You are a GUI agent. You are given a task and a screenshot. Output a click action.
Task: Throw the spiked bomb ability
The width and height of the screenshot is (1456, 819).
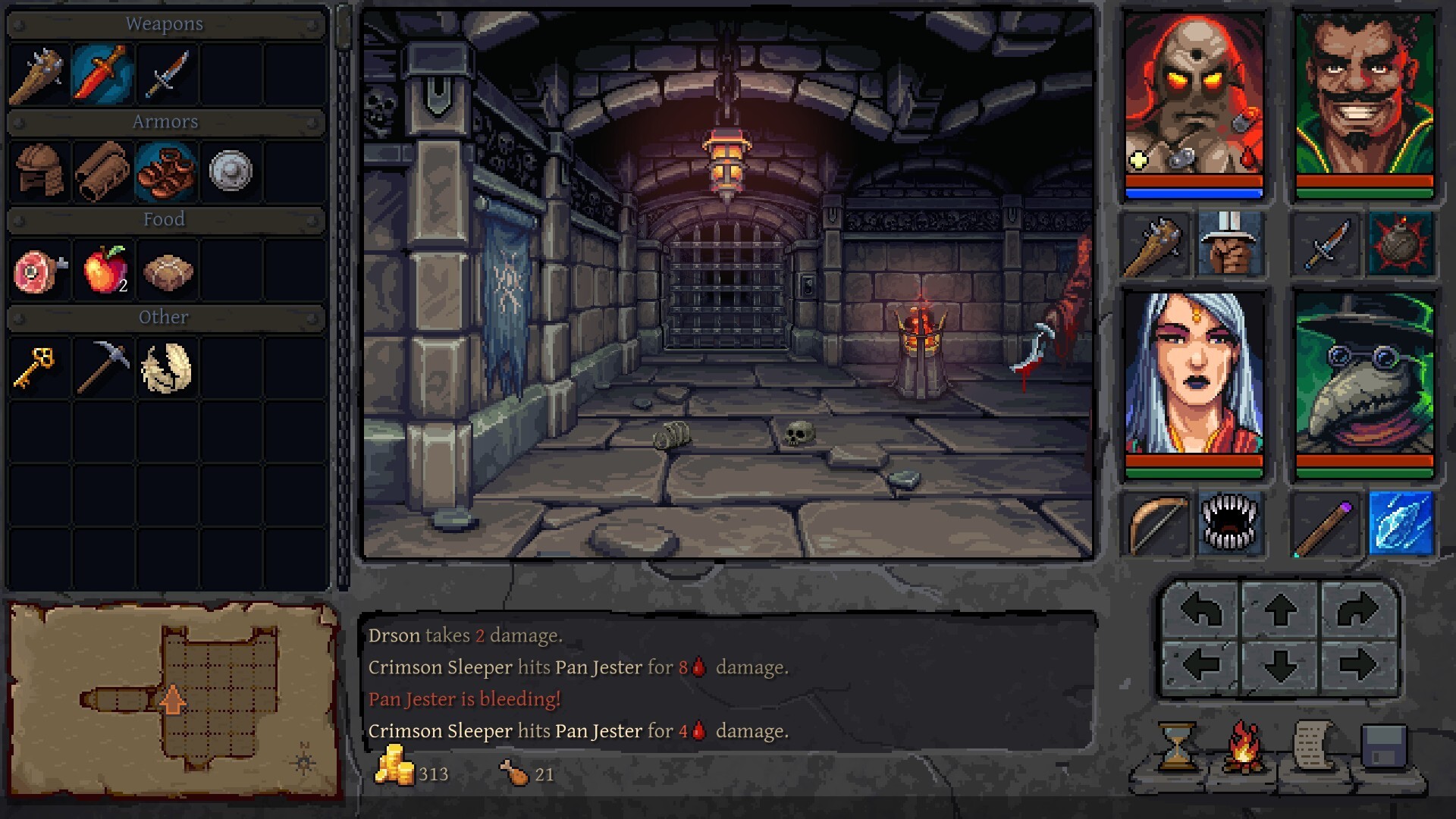(x=1401, y=244)
